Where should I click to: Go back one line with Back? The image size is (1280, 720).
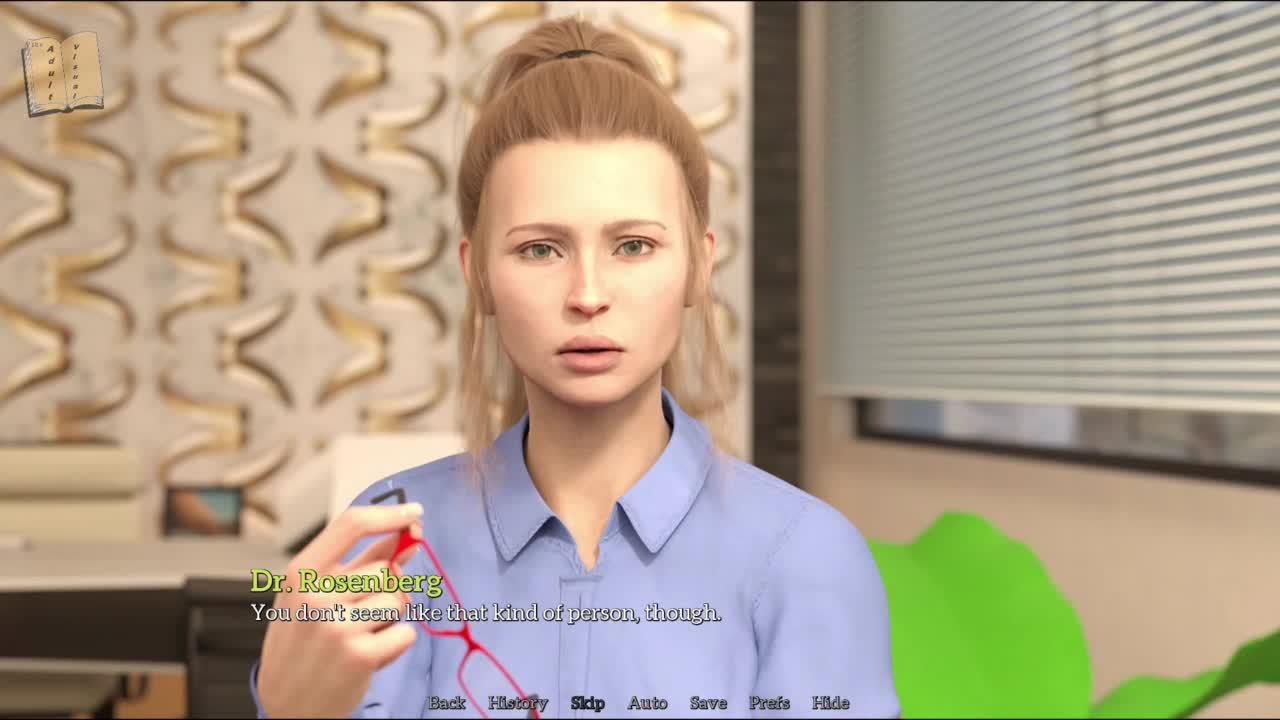[x=447, y=703]
